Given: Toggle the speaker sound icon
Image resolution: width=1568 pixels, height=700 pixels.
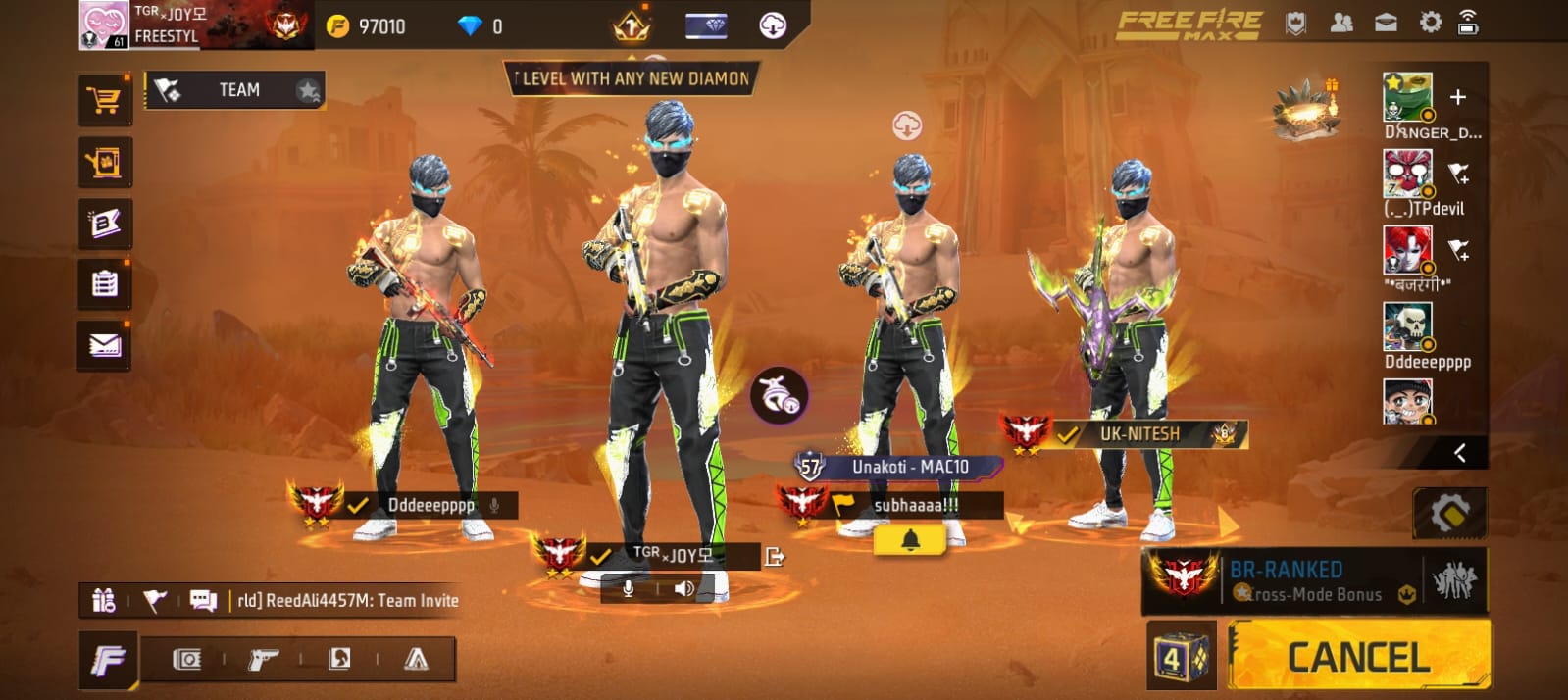Looking at the screenshot, I should pos(684,588).
